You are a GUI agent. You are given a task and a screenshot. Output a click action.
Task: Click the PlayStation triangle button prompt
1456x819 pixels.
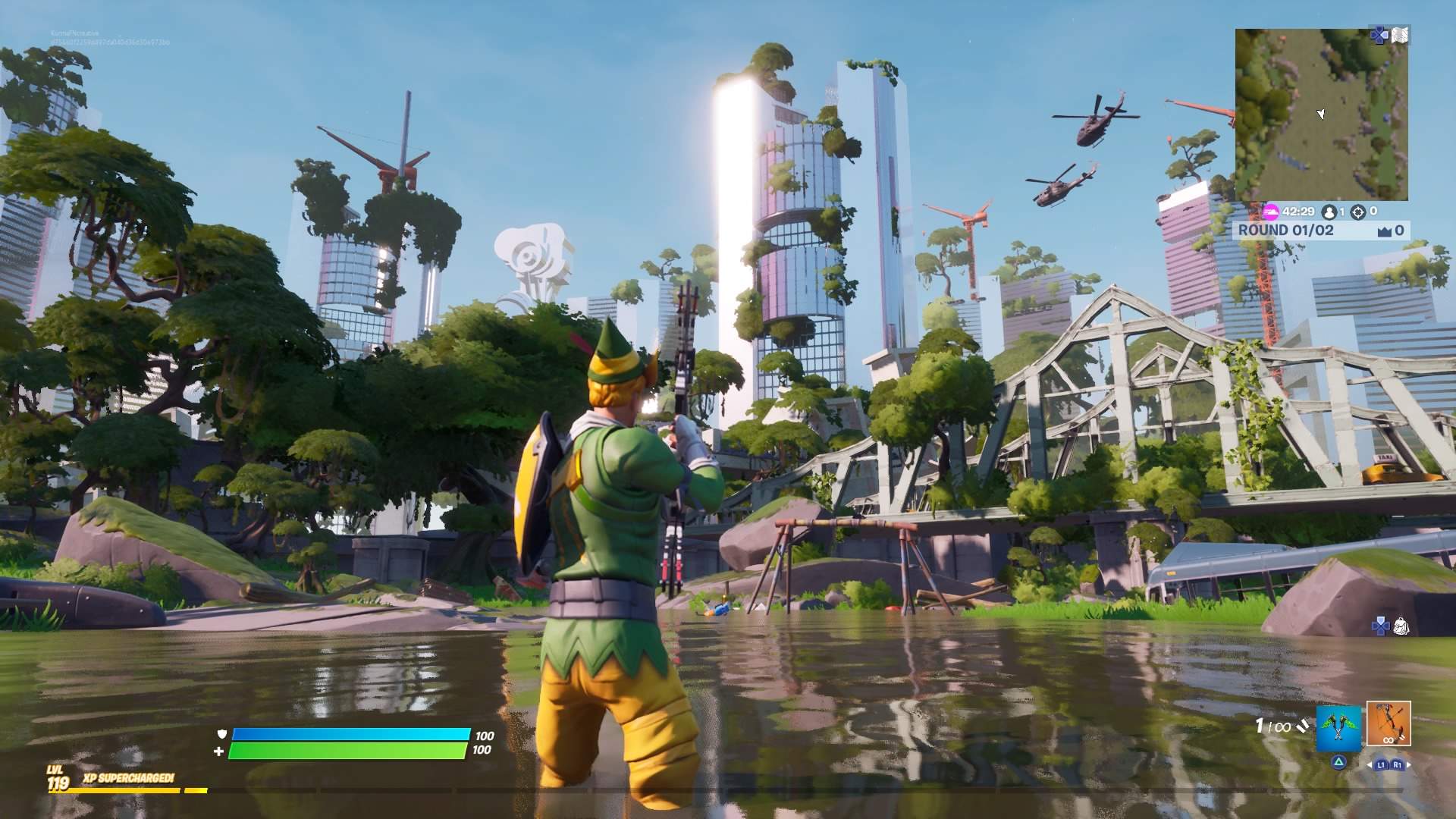1340,764
